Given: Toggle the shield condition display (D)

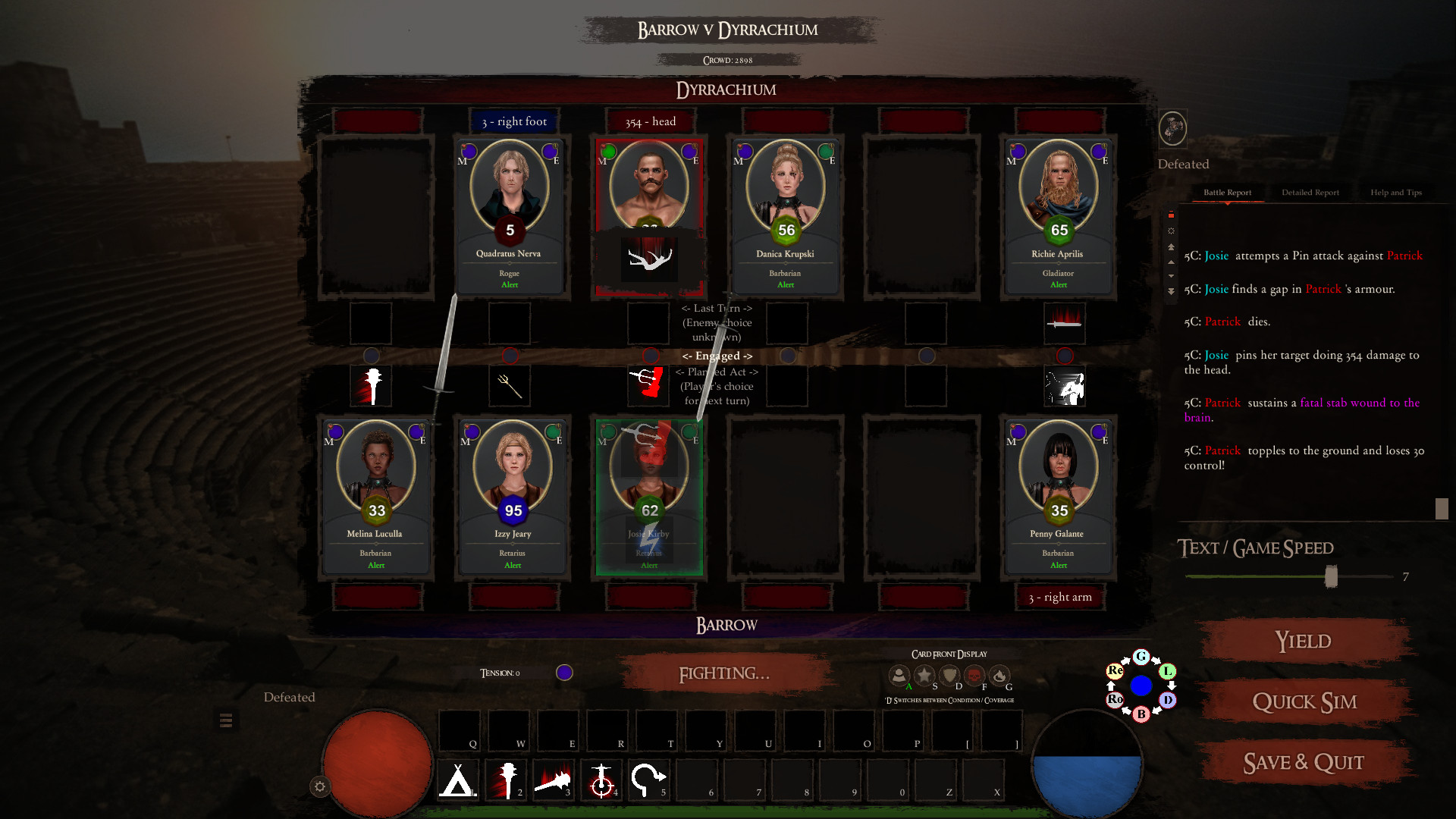Looking at the screenshot, I should pyautogui.click(x=949, y=675).
